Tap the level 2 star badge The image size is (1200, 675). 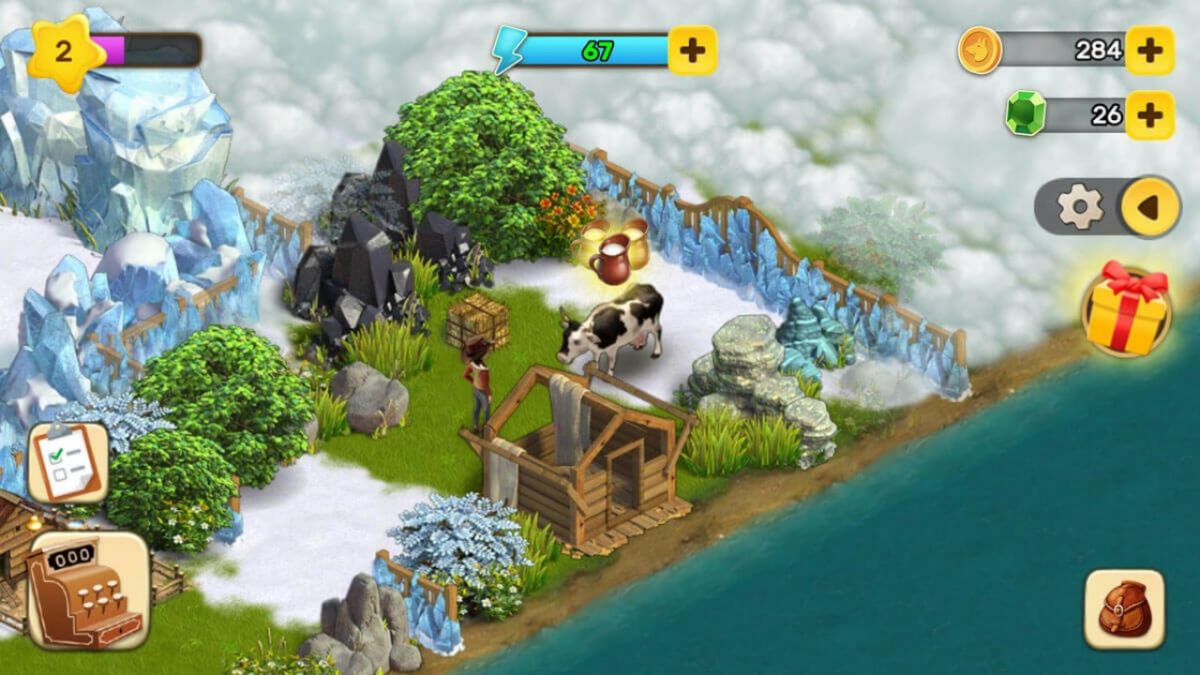point(65,52)
